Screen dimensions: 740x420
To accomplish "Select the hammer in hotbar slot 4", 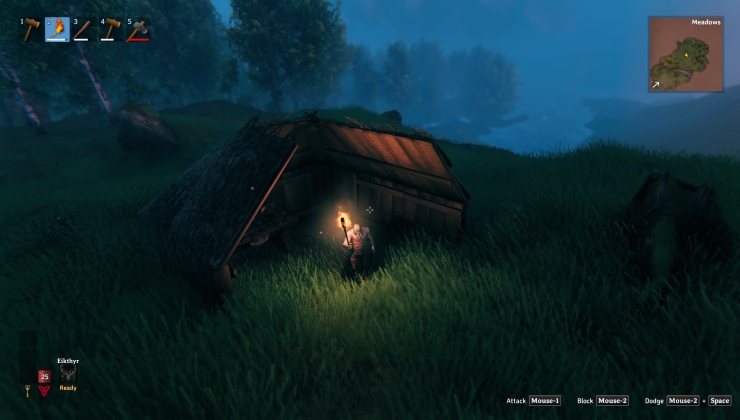I will 110,29.
